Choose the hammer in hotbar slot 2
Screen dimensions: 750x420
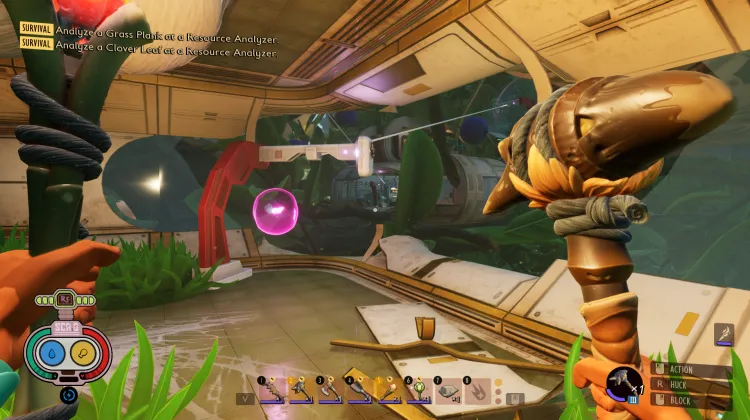click(302, 388)
